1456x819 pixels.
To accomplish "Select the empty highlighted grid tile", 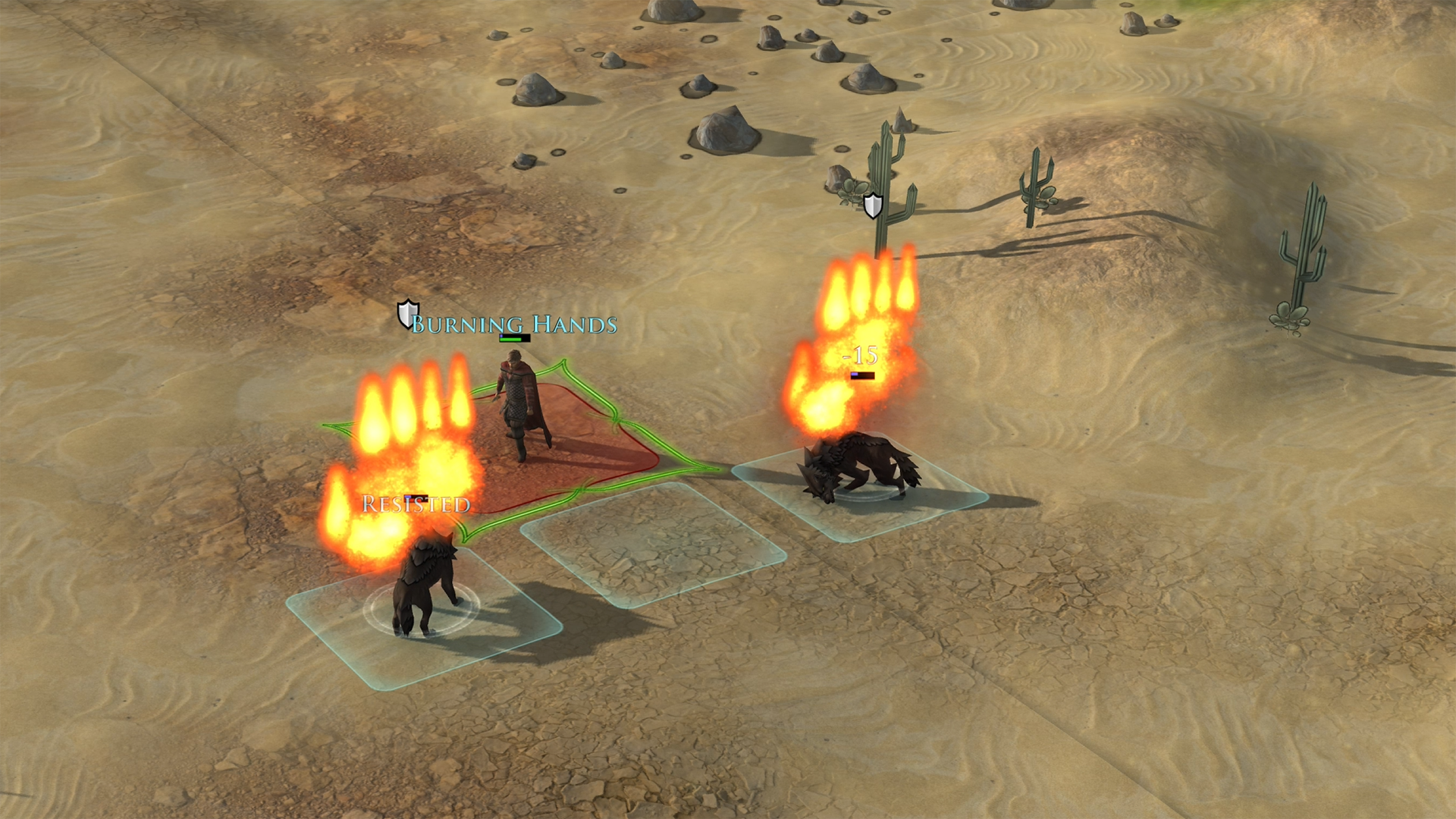I will pyautogui.click(x=652, y=544).
